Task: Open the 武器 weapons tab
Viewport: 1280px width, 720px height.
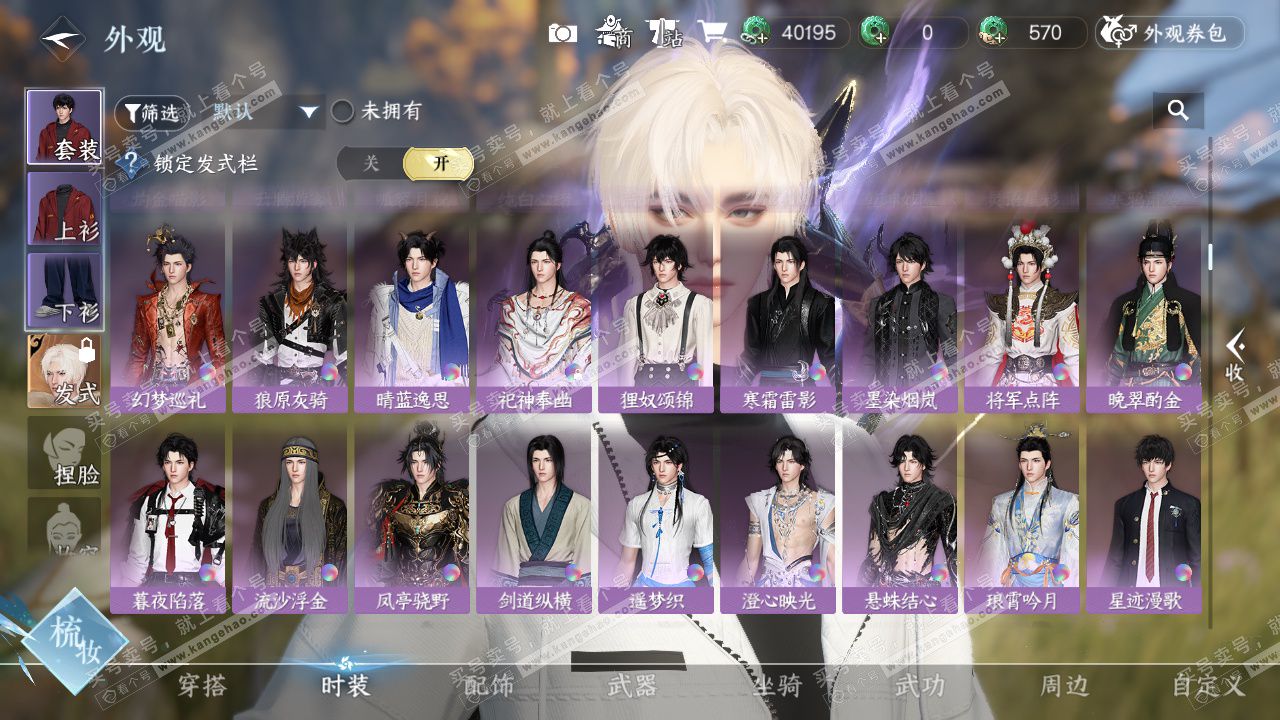Action: tap(632, 685)
